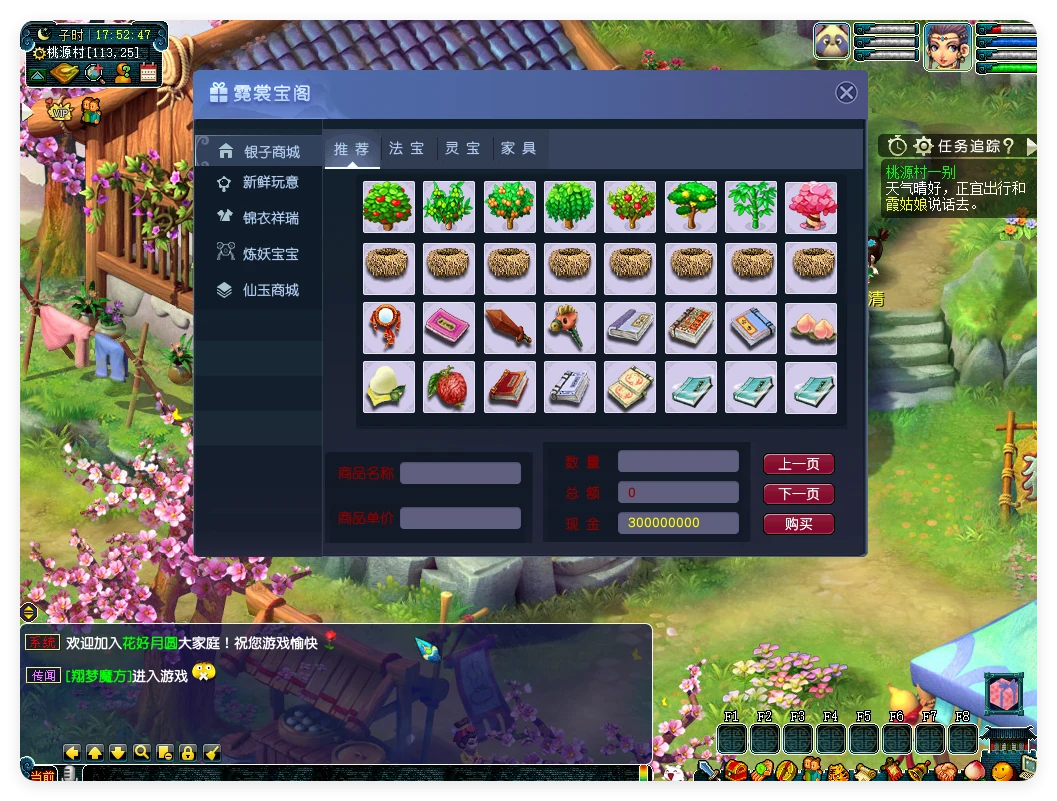This screenshot has width=1057, height=801.
Task: Close the 霓裳宝阁 shop window
Action: (846, 93)
